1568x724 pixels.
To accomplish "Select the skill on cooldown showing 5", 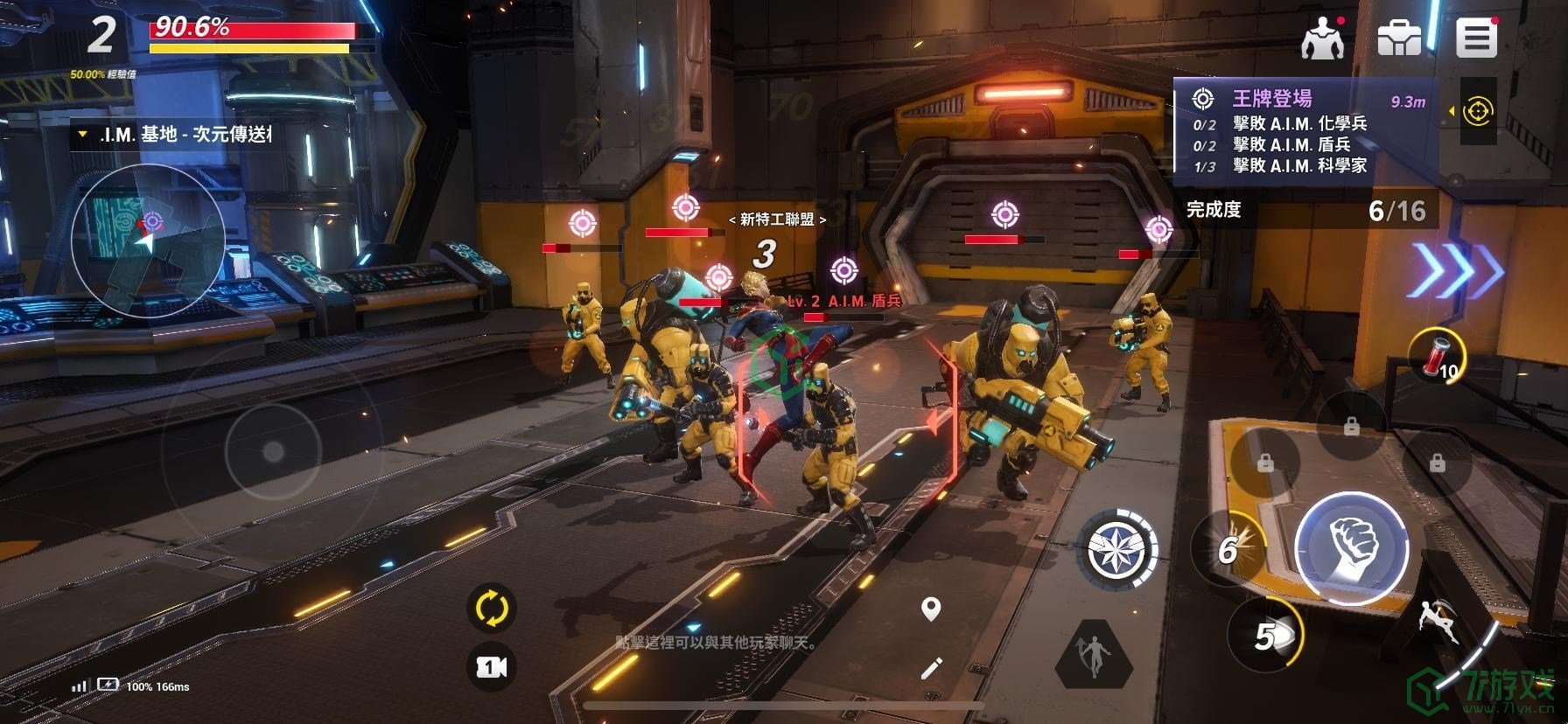I will coord(1266,636).
